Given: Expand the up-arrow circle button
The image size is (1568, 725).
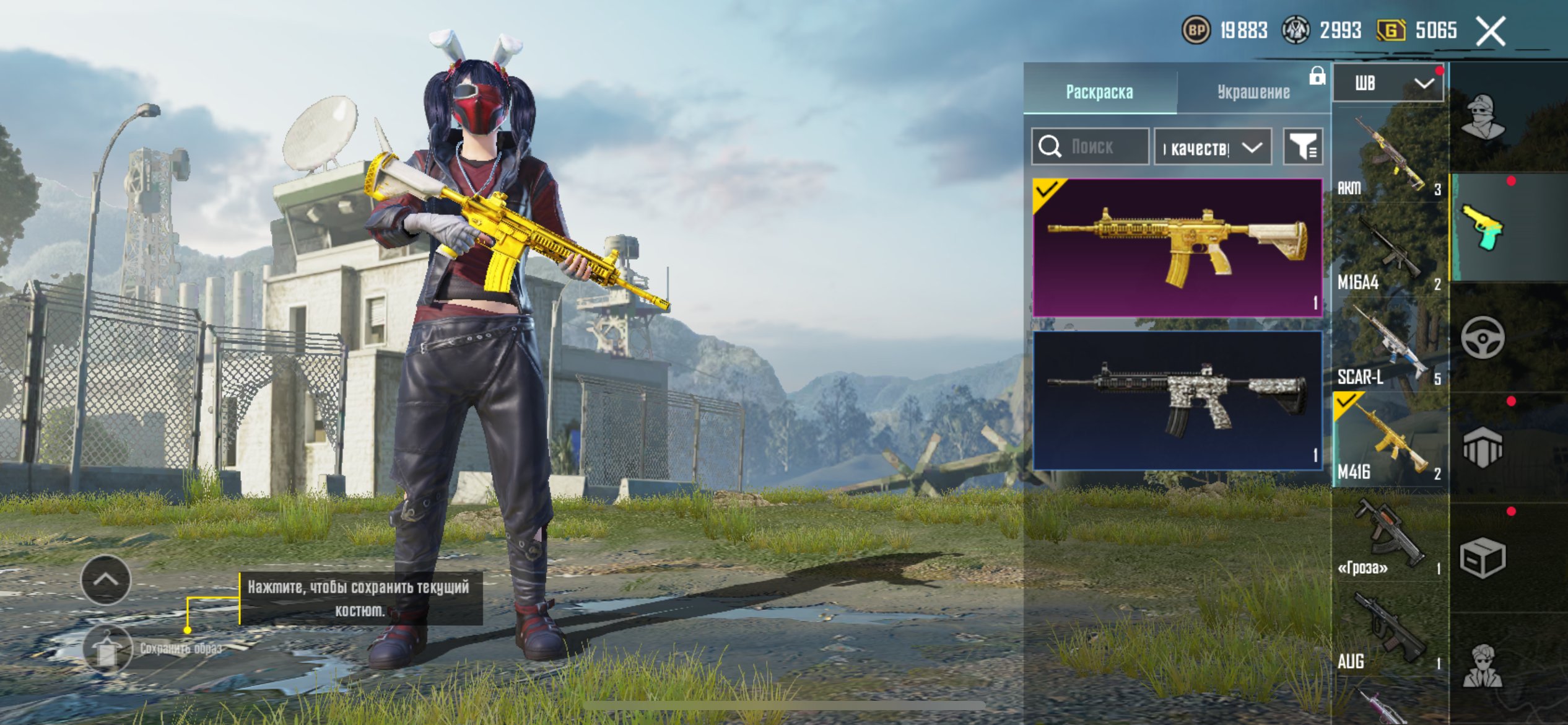Looking at the screenshot, I should [x=106, y=580].
